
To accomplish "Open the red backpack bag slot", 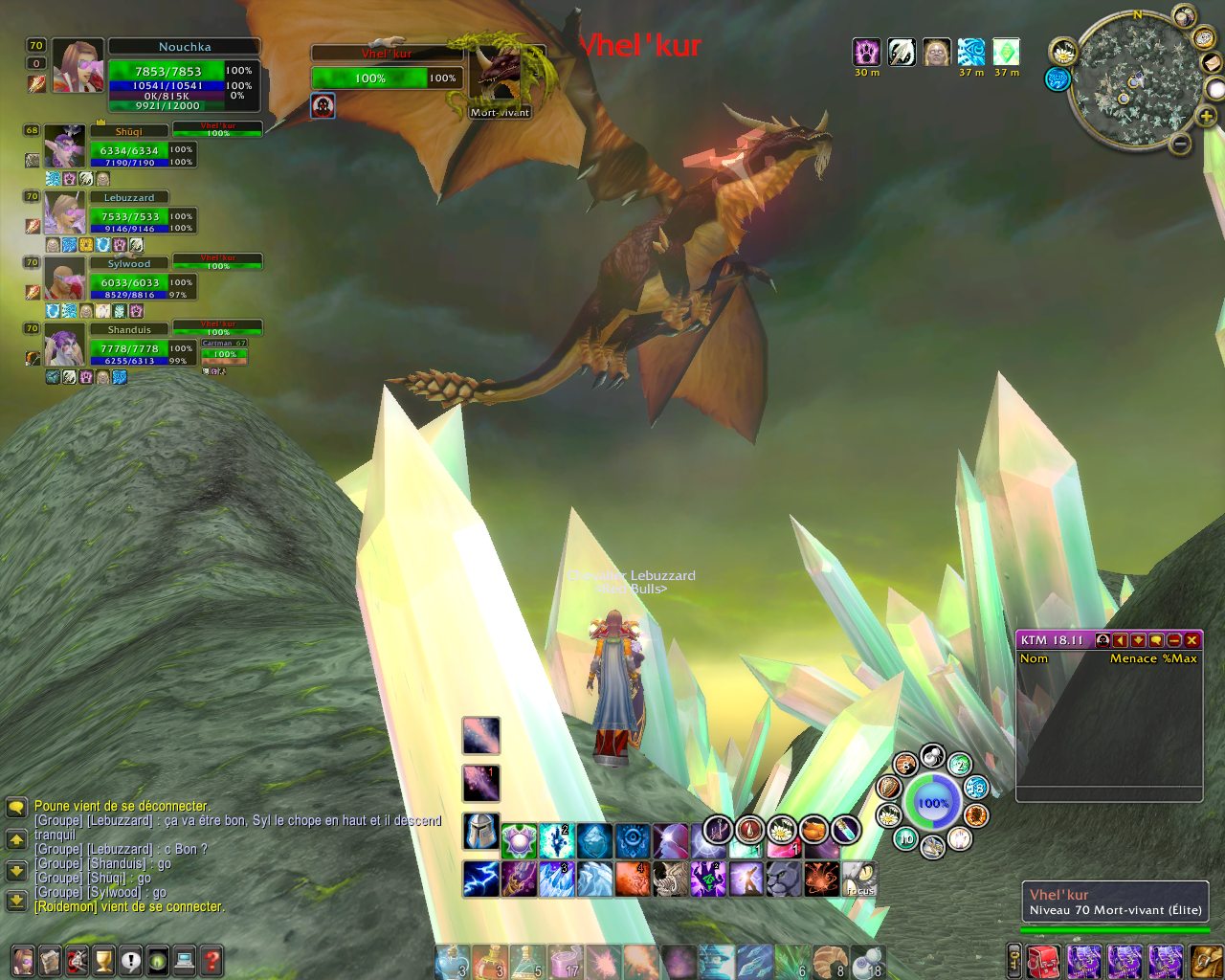I will (x=1044, y=961).
